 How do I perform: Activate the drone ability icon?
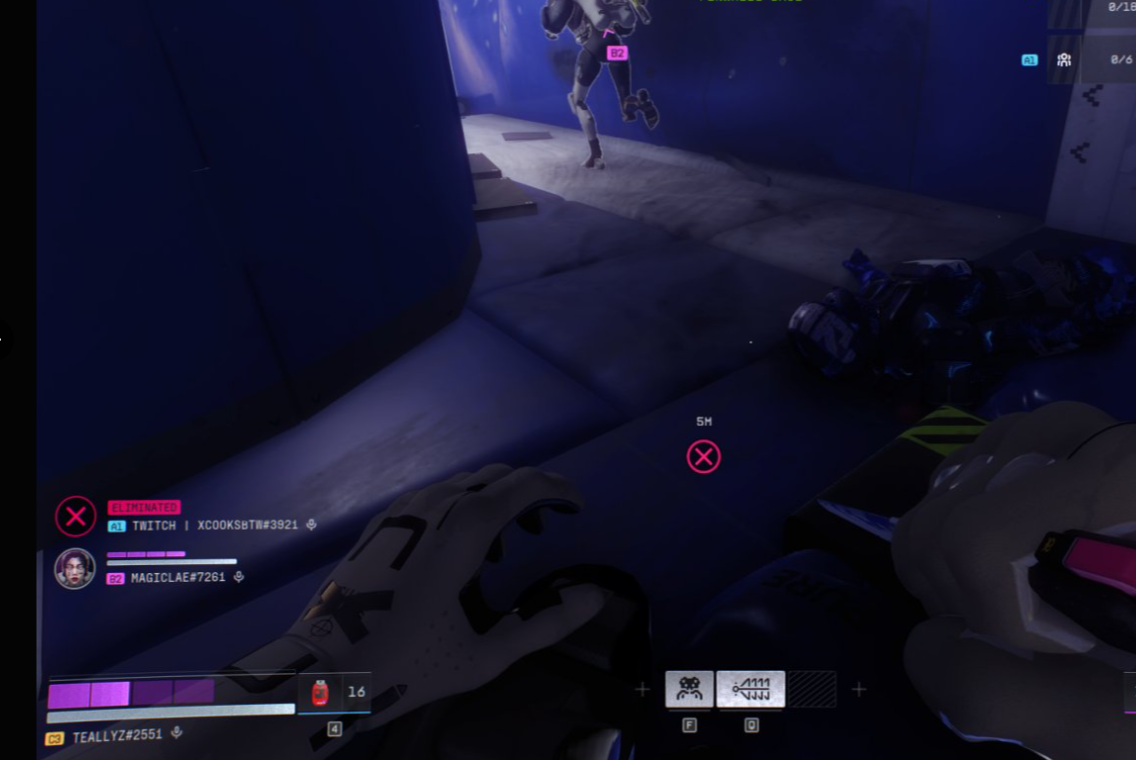click(689, 689)
